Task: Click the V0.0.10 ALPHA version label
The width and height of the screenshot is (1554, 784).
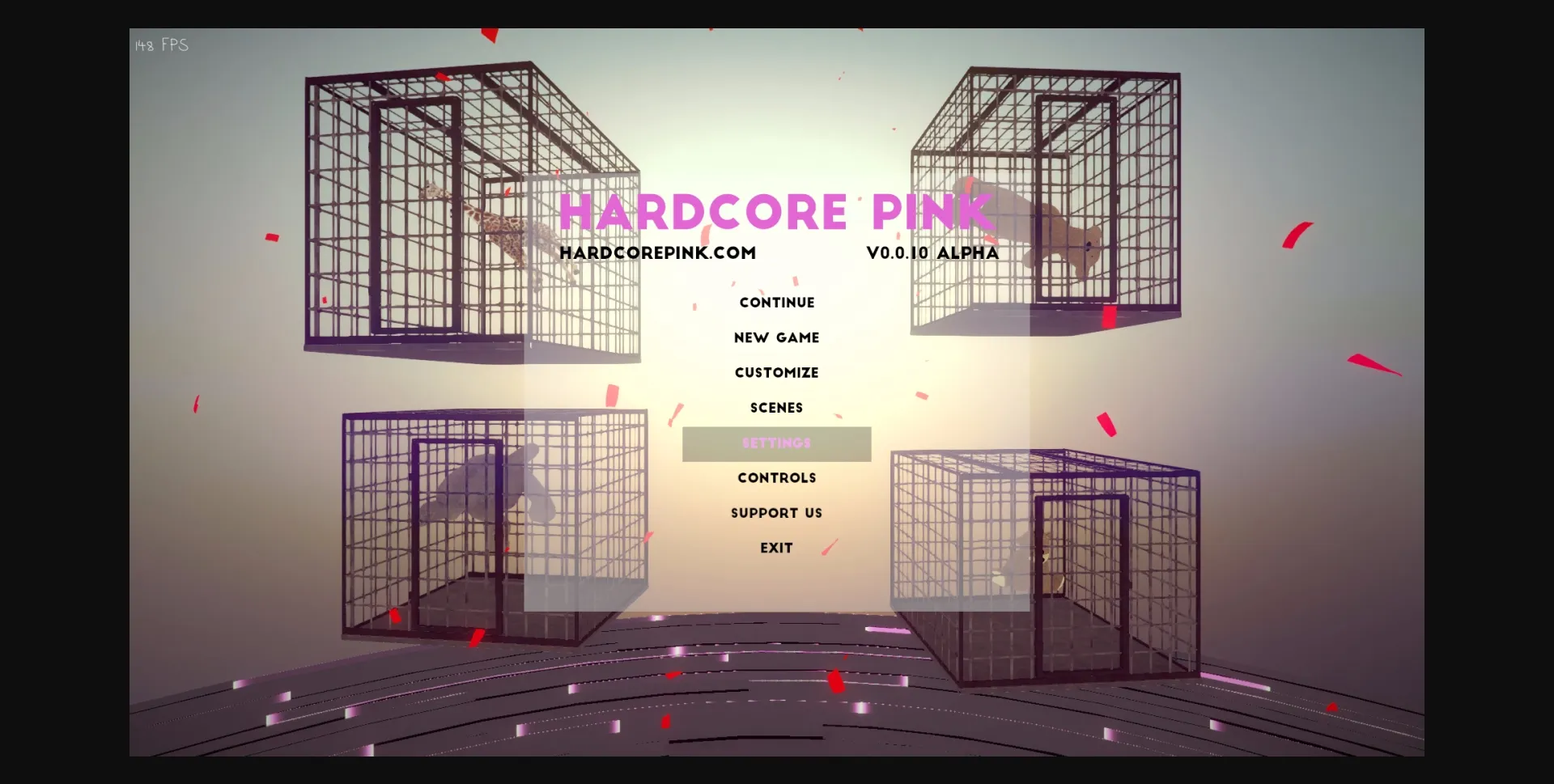Action: point(932,252)
